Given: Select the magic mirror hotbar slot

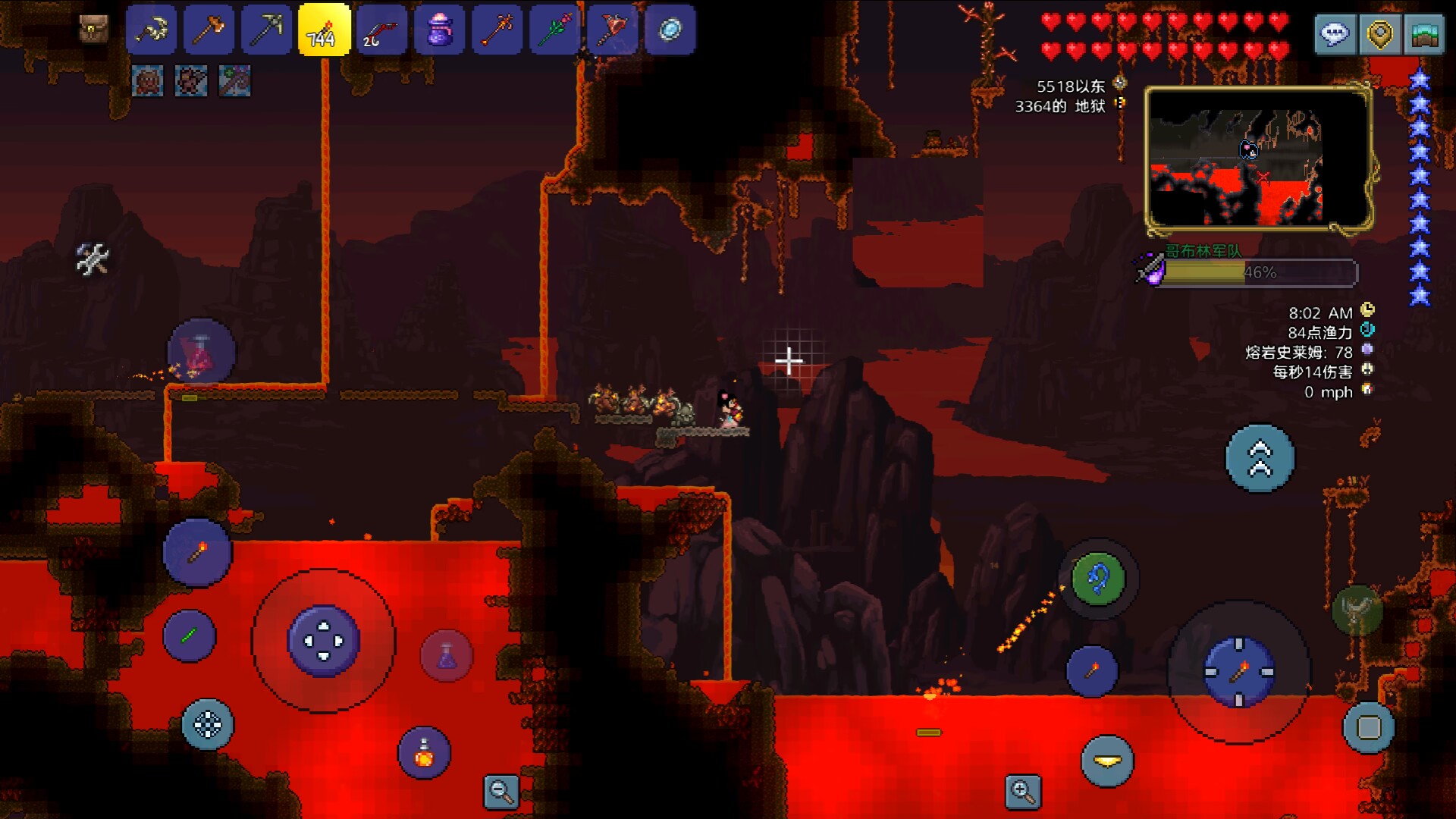Looking at the screenshot, I should (670, 30).
